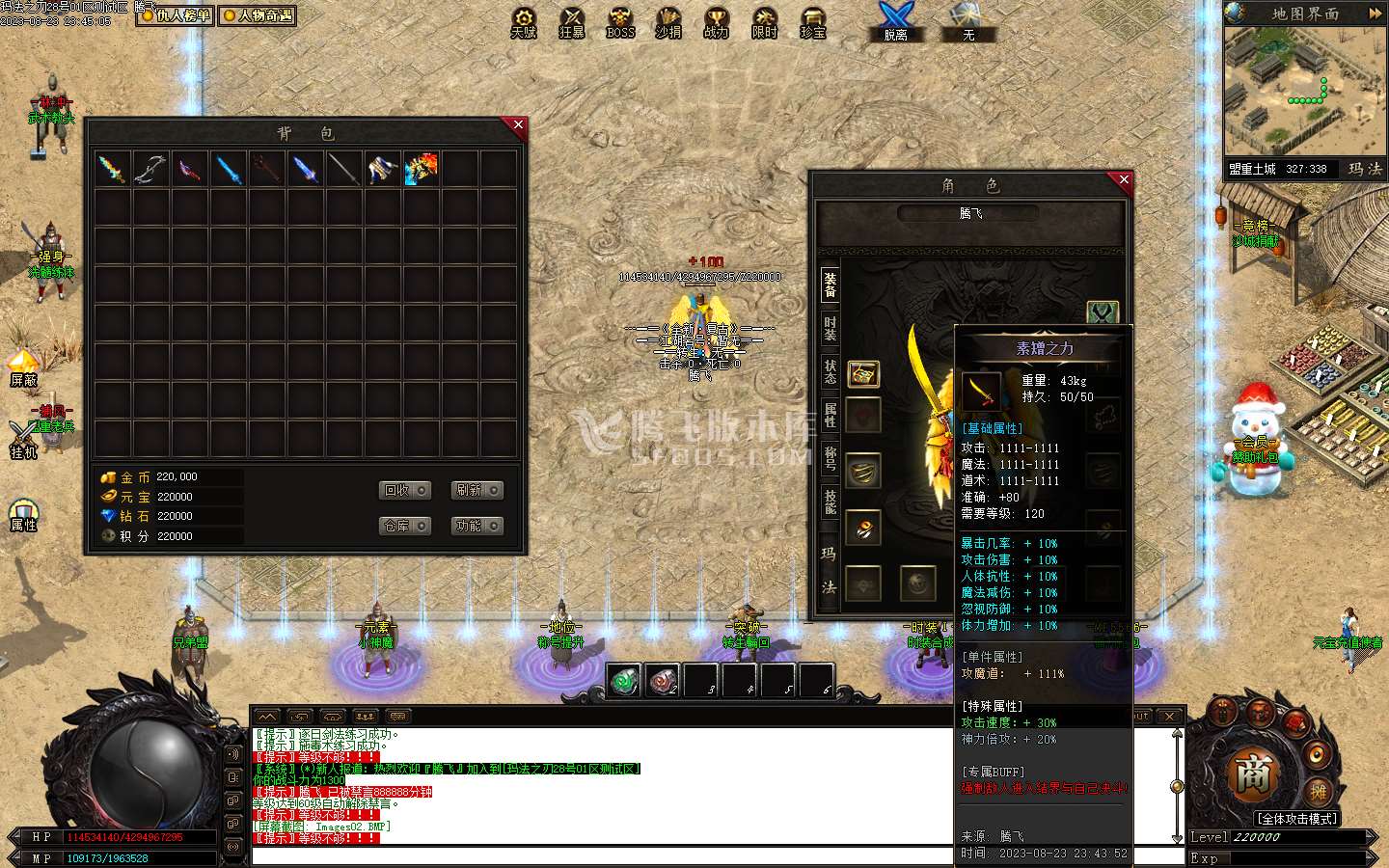The image size is (1389, 868).
Task: Open the 人物奇遇 character encounters button
Action: pyautogui.click(x=257, y=15)
